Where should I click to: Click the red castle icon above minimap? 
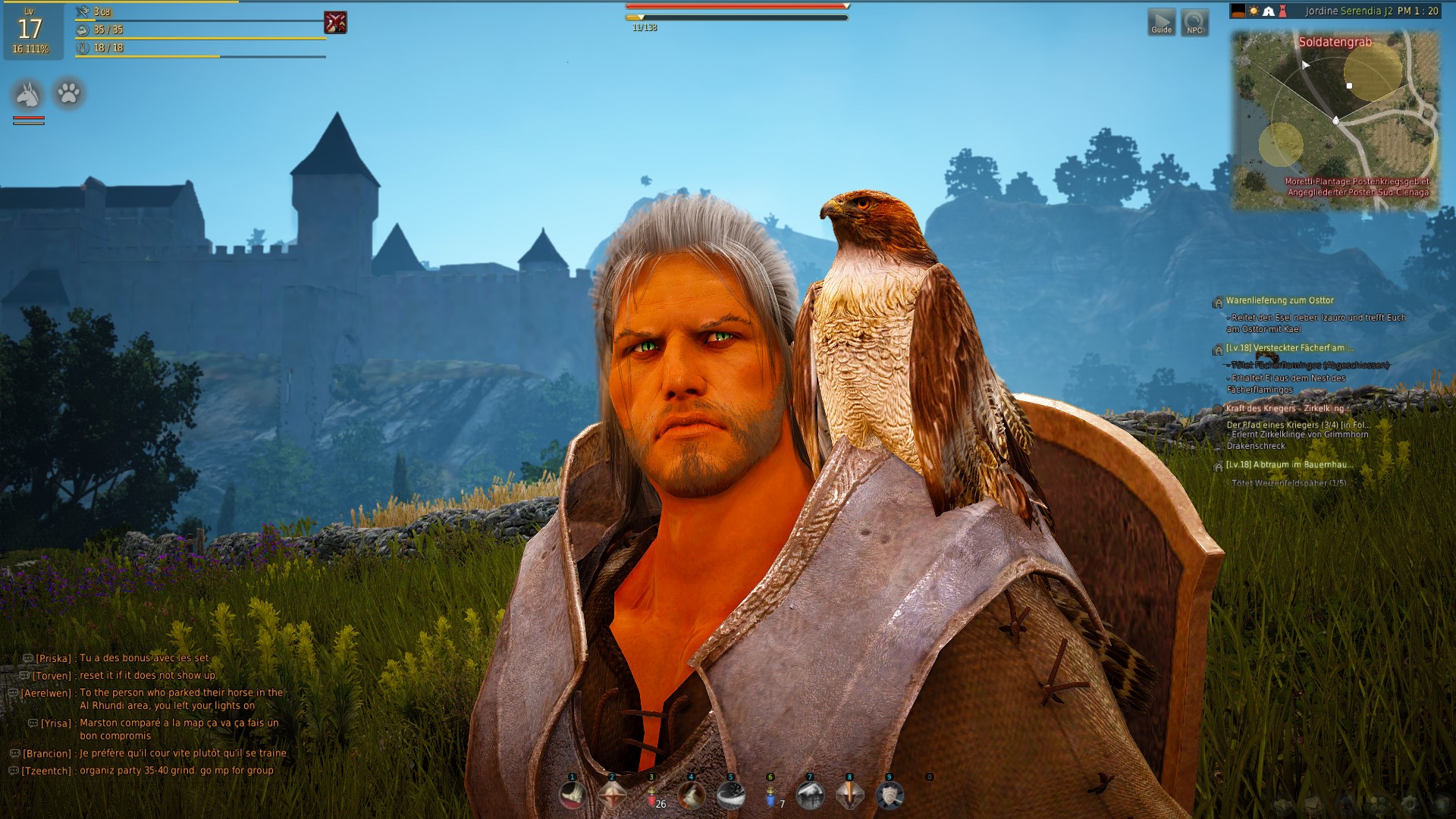point(1282,11)
